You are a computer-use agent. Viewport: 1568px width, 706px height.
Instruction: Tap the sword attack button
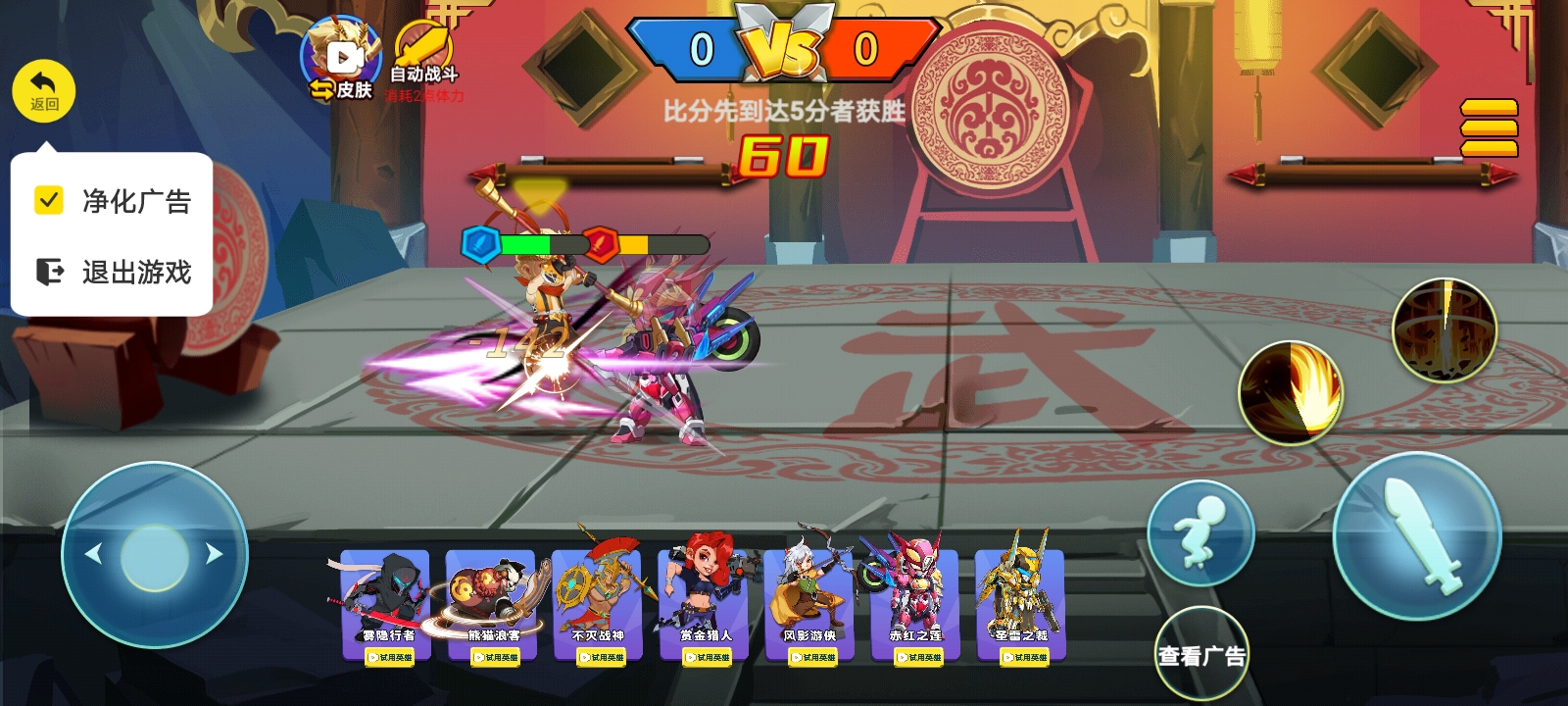point(1417,535)
